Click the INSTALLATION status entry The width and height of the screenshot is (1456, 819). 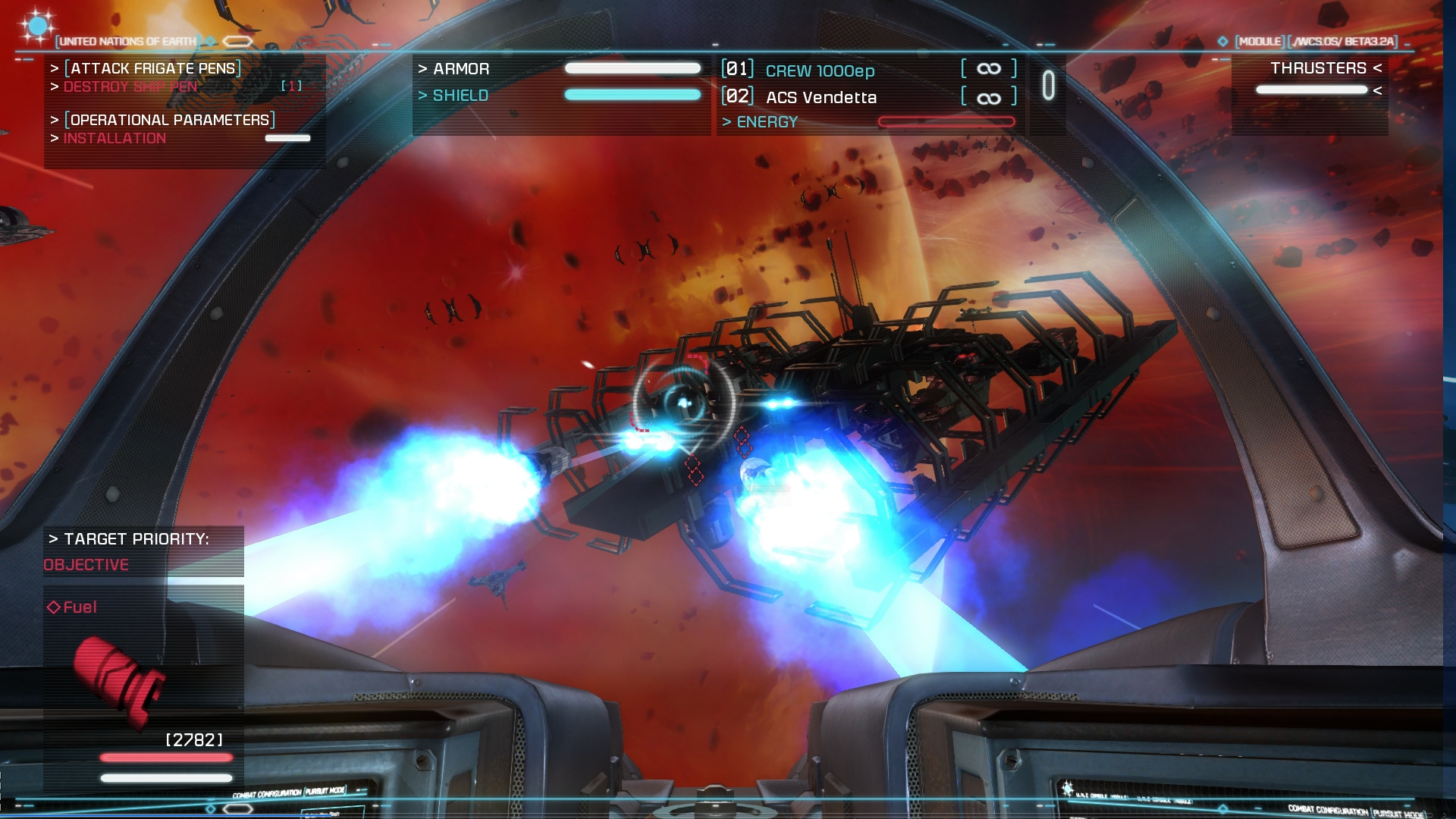click(114, 139)
